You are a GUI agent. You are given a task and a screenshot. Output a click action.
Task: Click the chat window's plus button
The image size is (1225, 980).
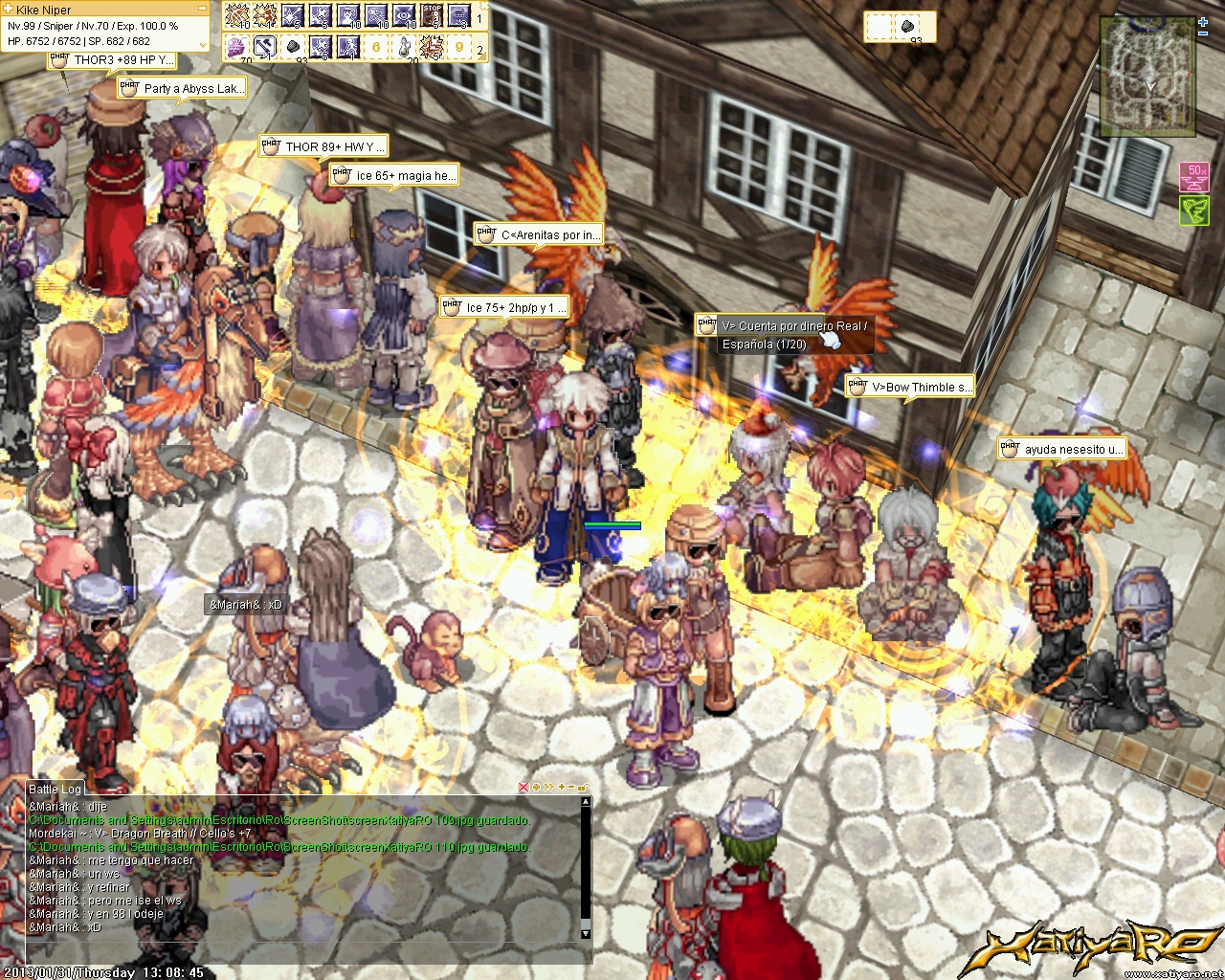coord(561,788)
